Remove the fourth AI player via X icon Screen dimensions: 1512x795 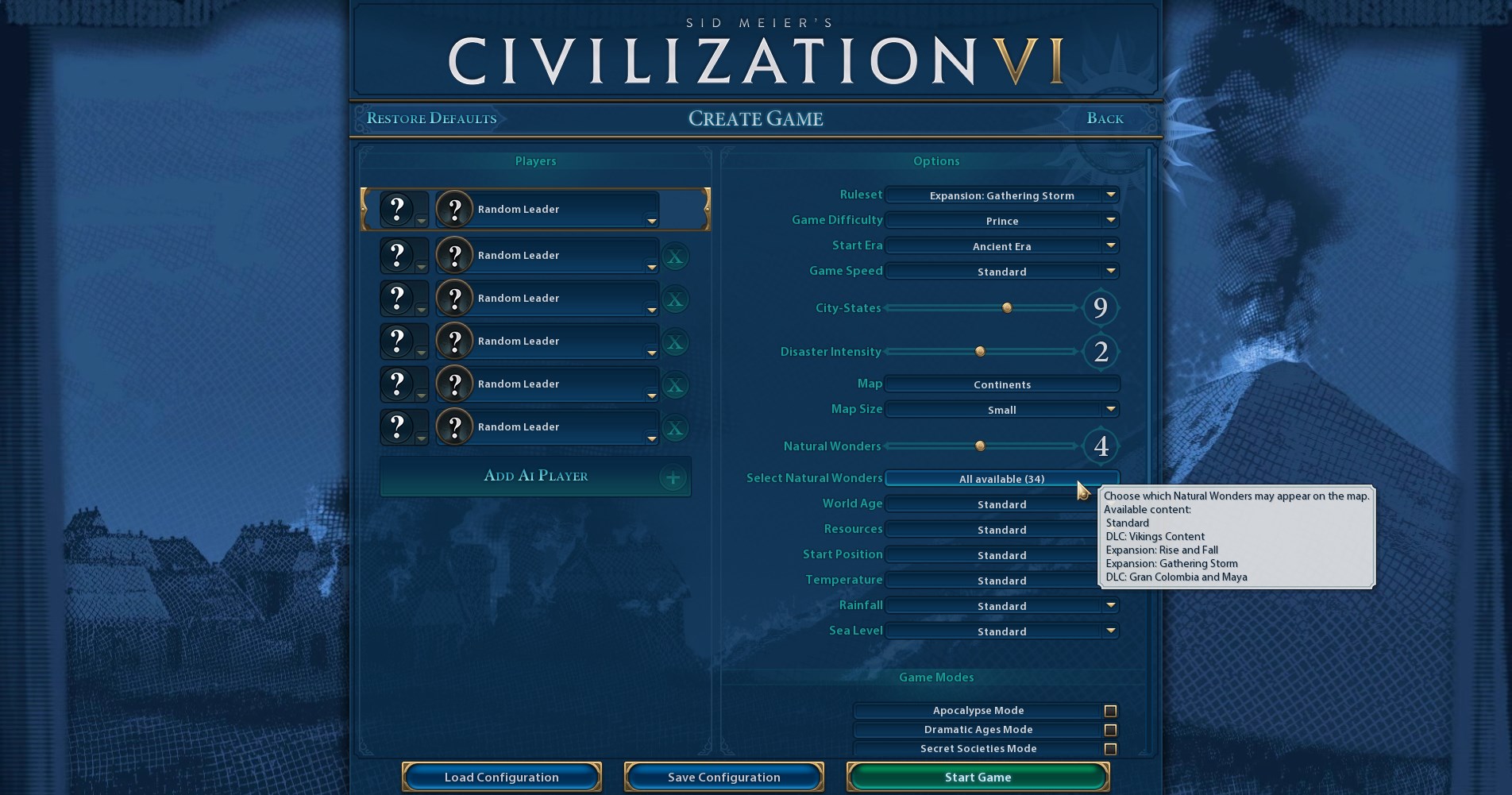pyautogui.click(x=675, y=384)
